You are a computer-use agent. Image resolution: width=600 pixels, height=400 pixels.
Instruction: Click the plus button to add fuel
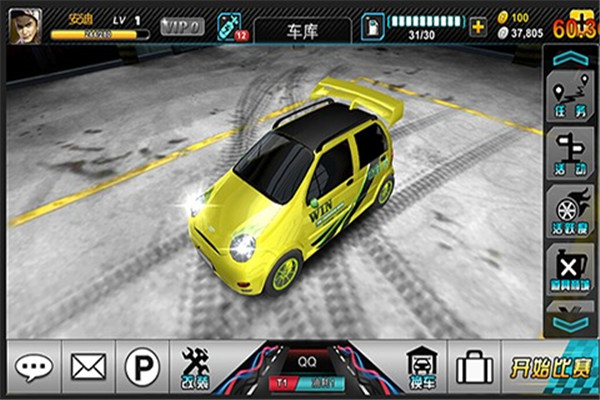click(477, 26)
